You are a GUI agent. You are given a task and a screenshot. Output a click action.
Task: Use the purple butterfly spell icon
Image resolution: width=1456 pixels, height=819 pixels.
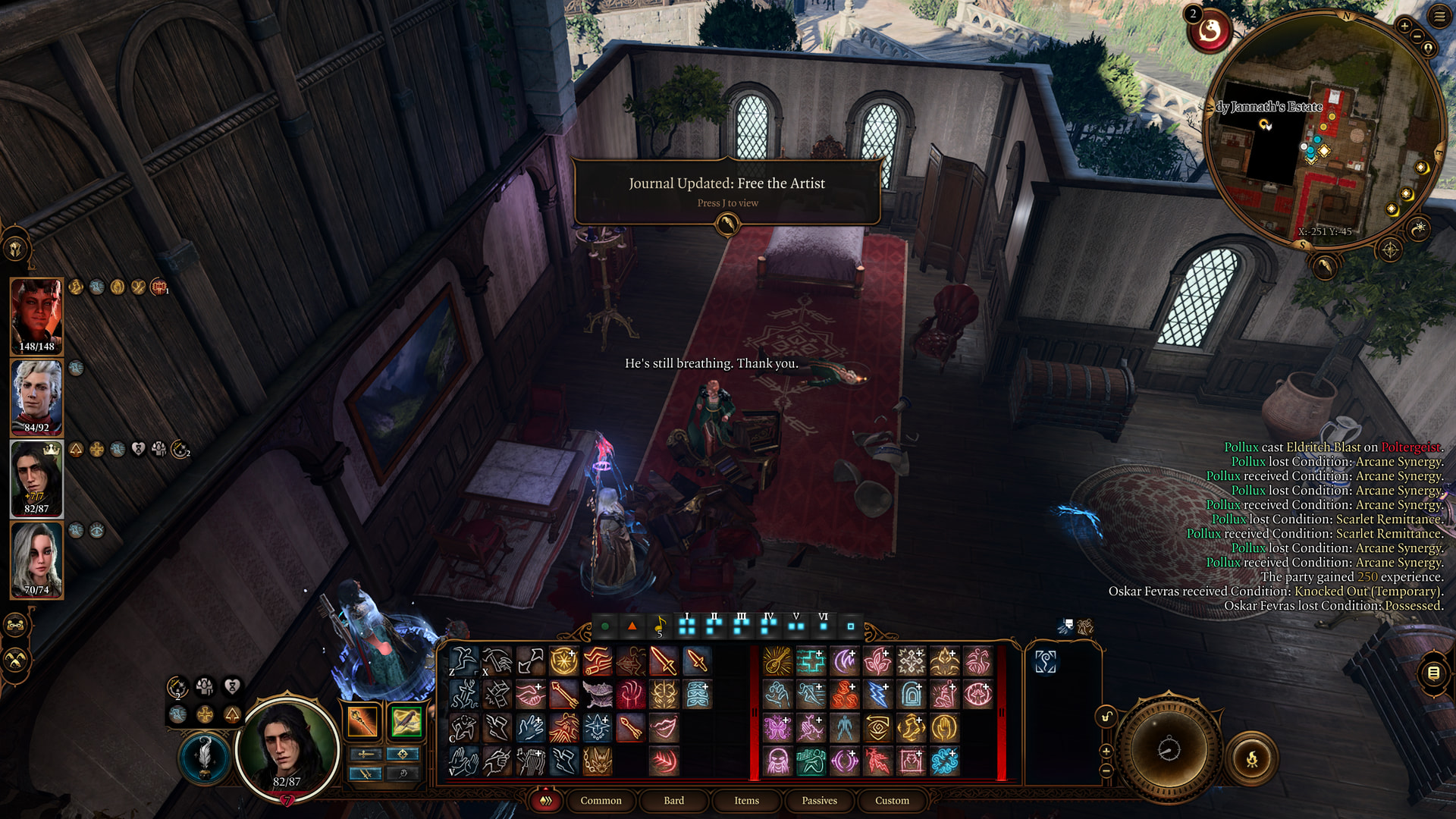pyautogui.click(x=777, y=728)
